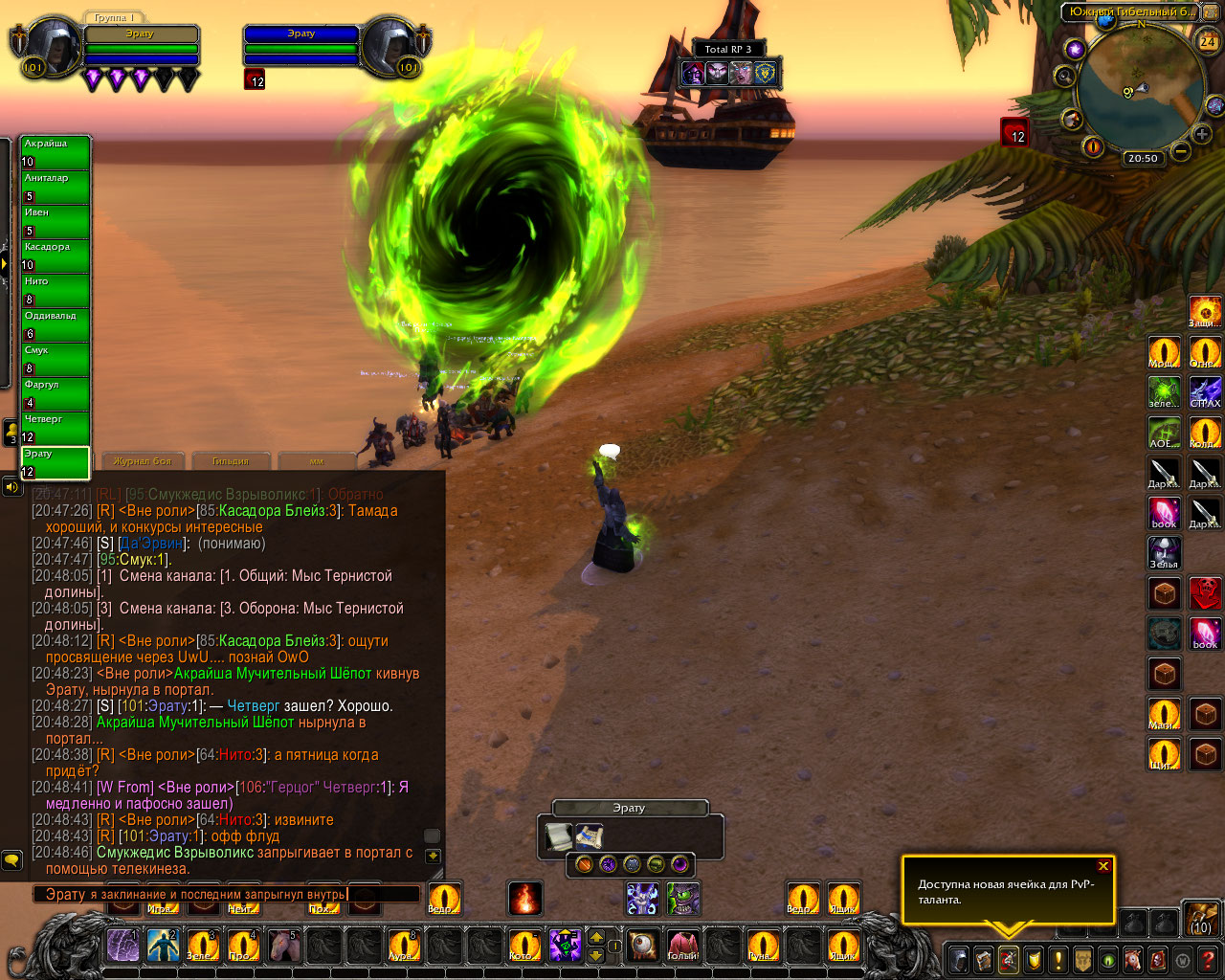
Task: Open the backpack bag slot
Action: coord(1200,917)
